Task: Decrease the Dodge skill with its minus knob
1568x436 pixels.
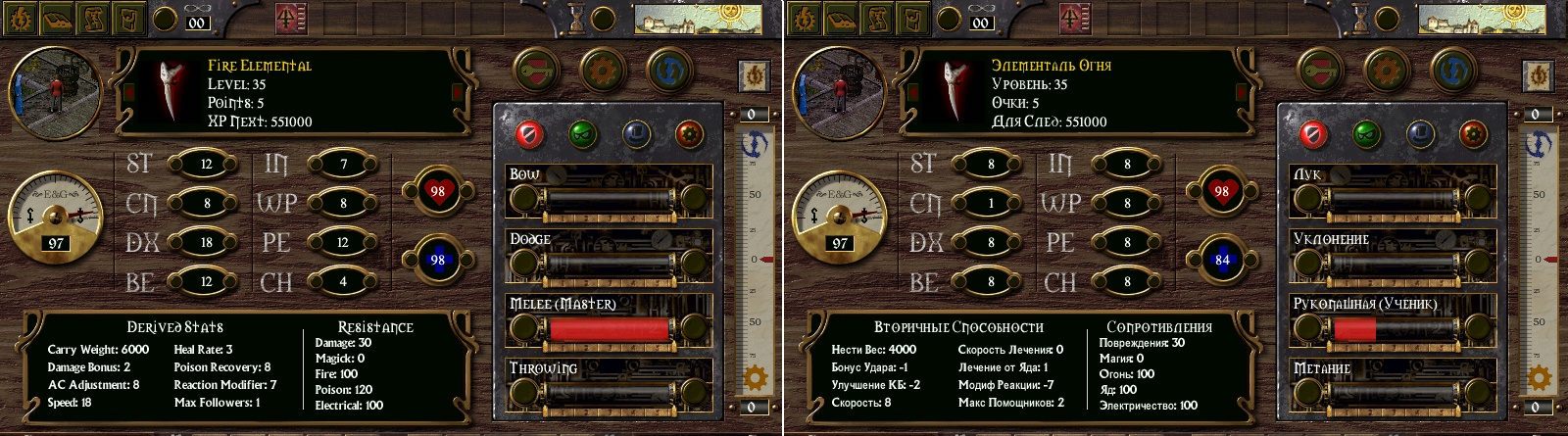Action: [523, 265]
